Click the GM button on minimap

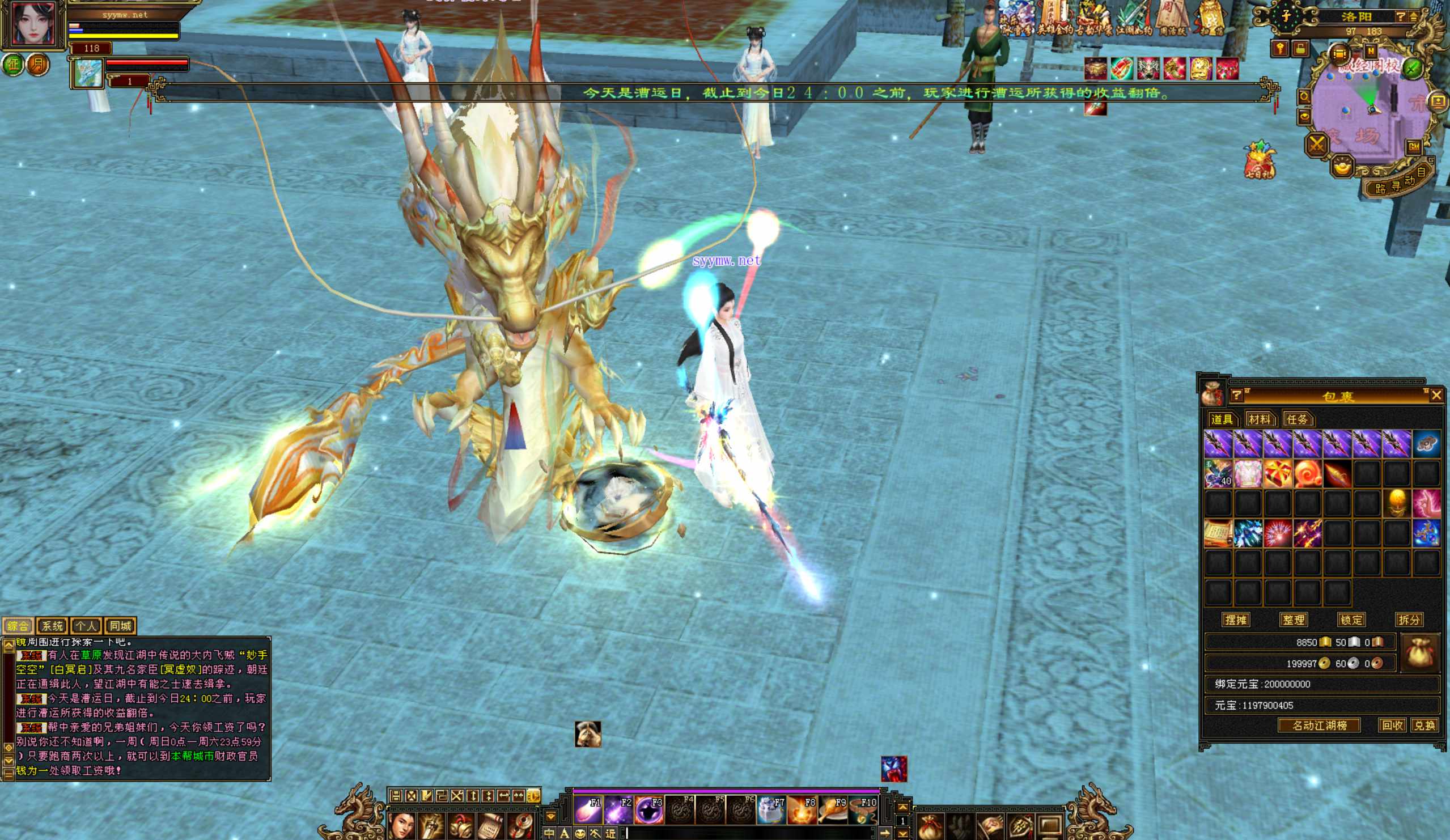[1414, 147]
